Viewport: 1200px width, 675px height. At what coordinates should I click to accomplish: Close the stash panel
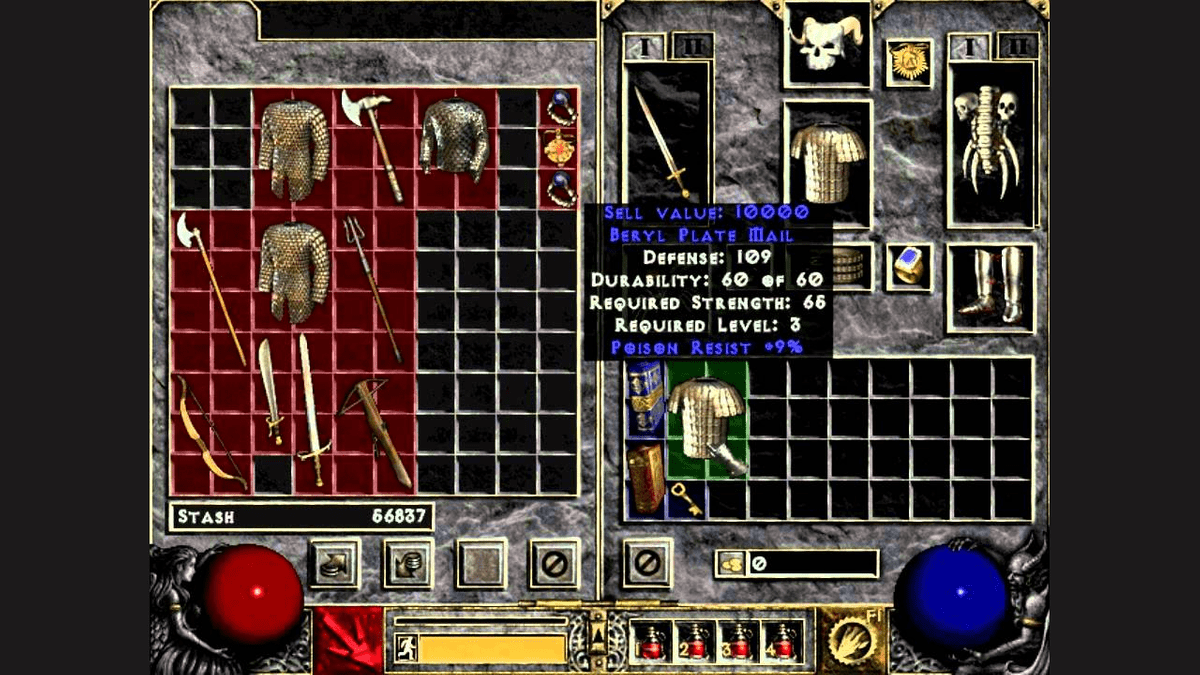(x=554, y=563)
